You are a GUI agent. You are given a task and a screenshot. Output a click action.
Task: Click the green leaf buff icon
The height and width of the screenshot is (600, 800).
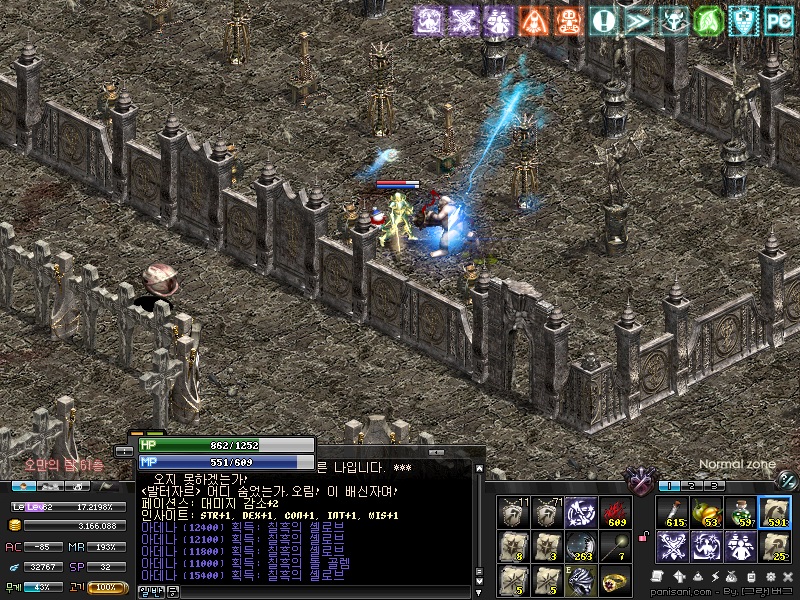point(708,20)
